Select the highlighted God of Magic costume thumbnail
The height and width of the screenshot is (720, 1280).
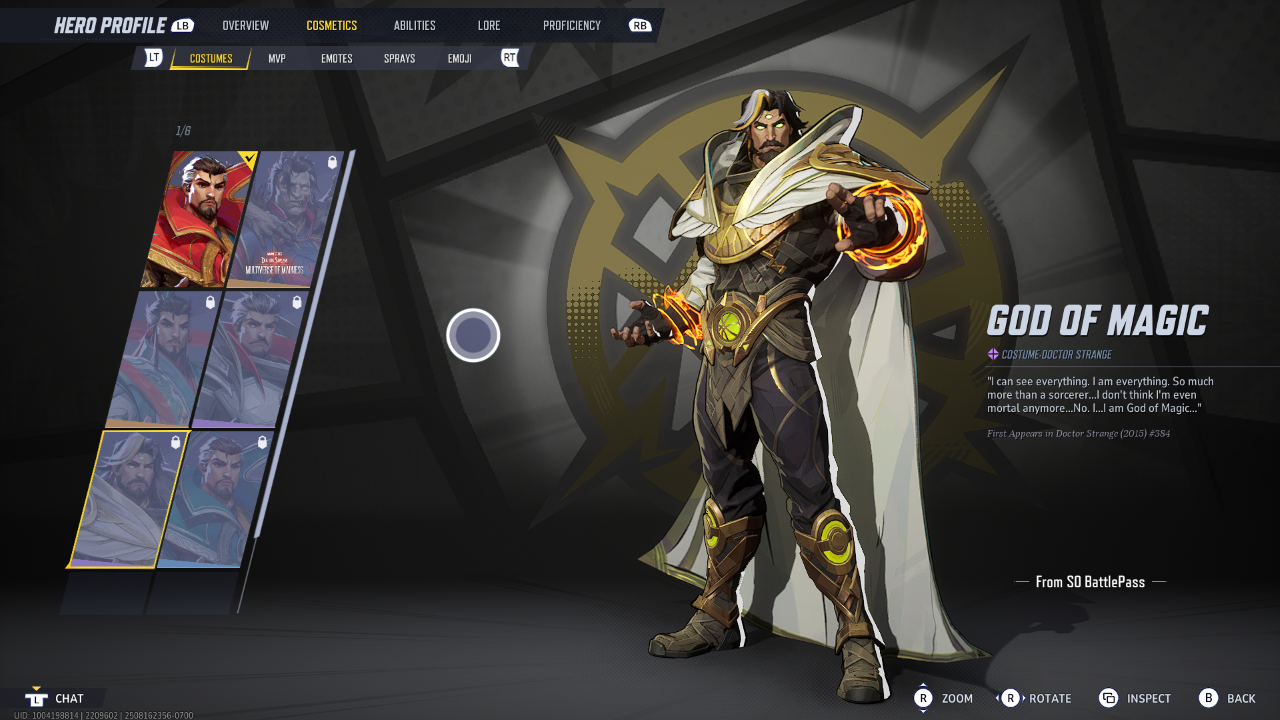(x=128, y=498)
